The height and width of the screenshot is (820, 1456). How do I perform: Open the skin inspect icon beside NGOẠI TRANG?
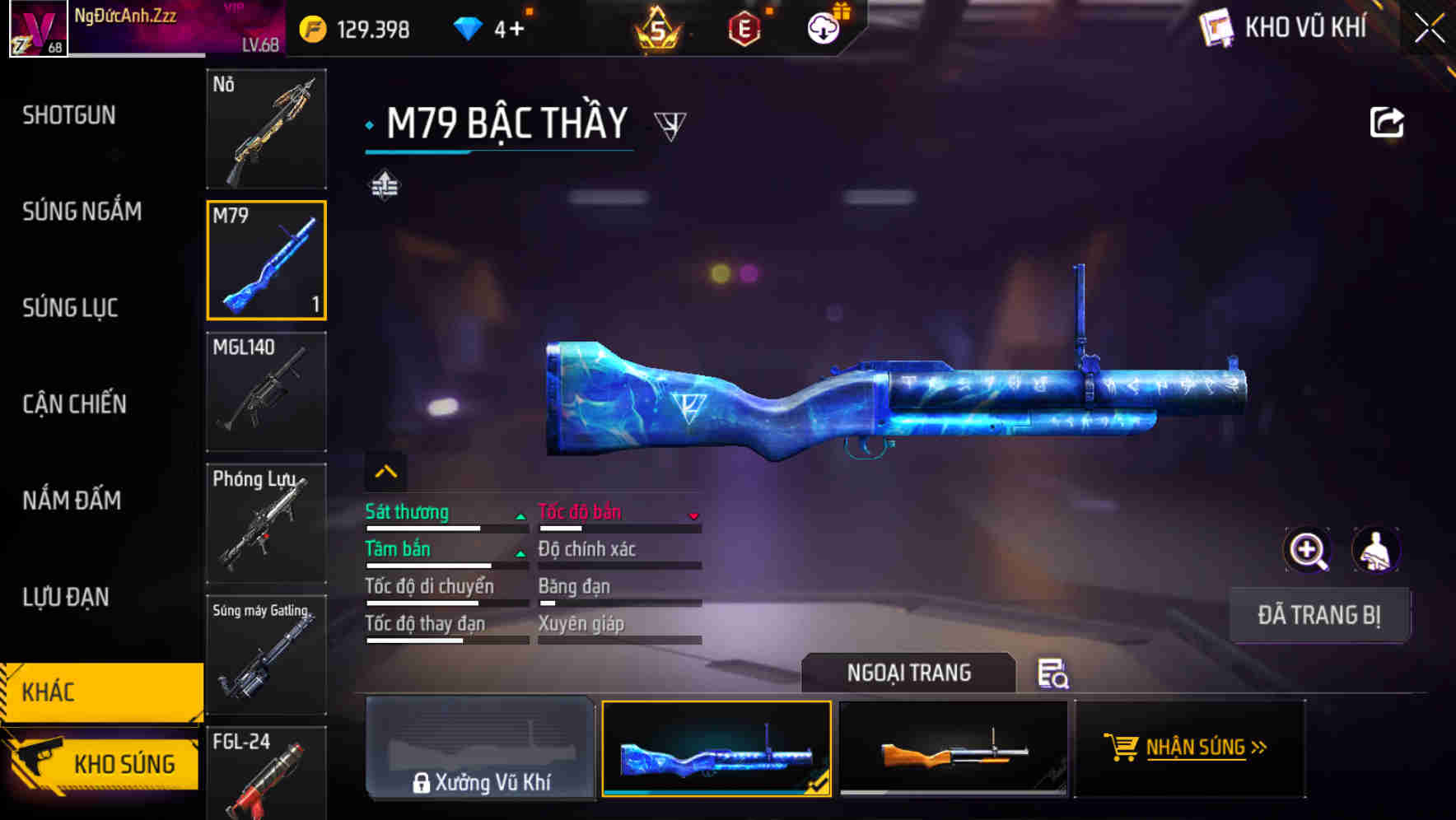pyautogui.click(x=1052, y=674)
